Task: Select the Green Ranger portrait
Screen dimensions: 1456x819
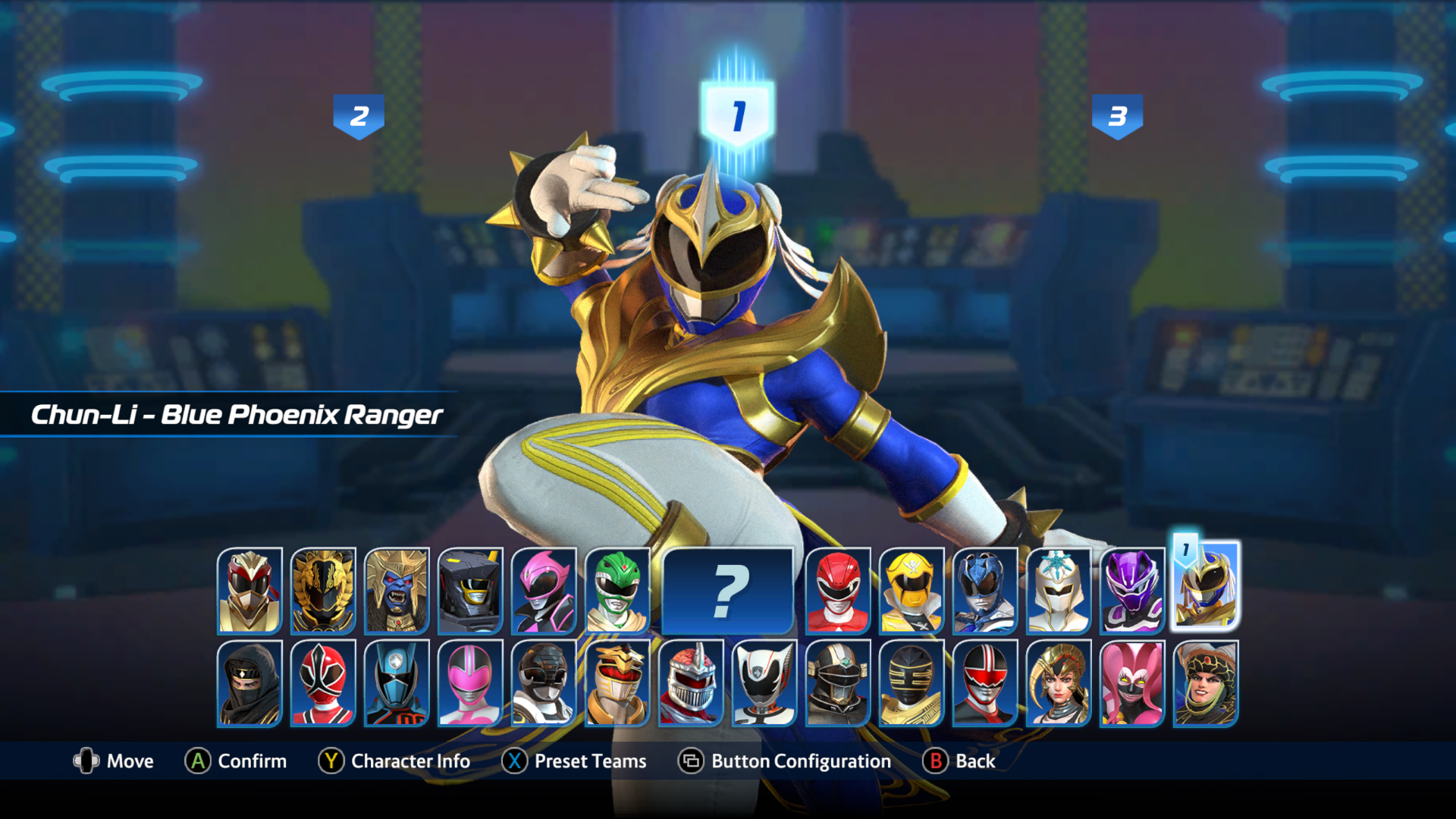Action: pyautogui.click(x=617, y=591)
